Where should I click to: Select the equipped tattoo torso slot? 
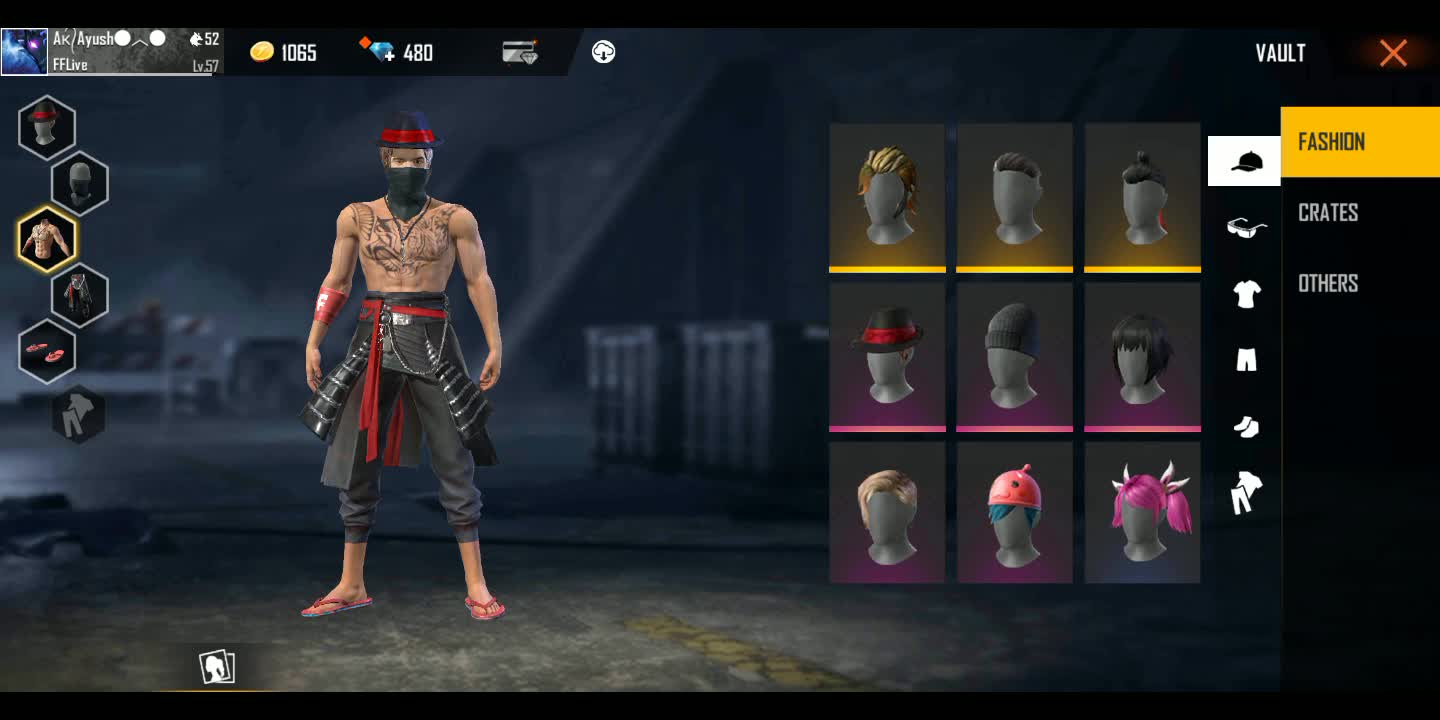click(x=47, y=239)
